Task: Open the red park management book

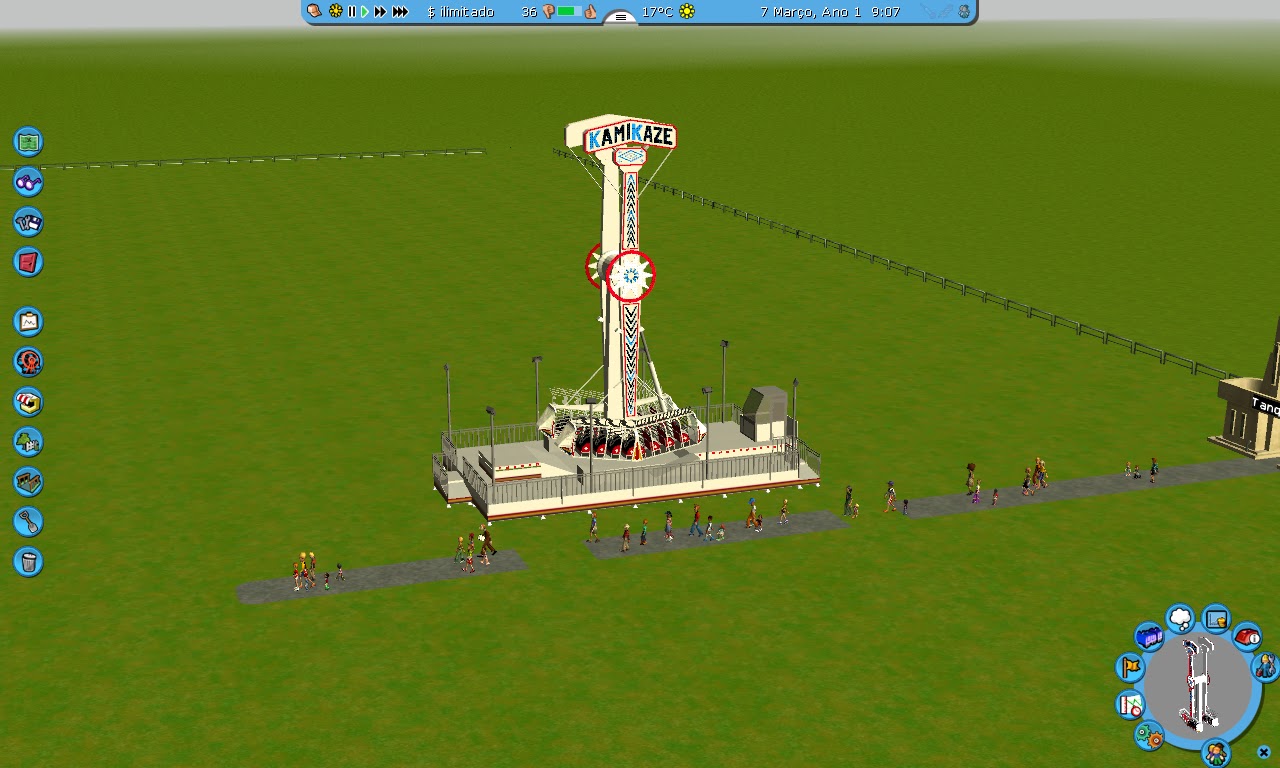Action: 28,262
